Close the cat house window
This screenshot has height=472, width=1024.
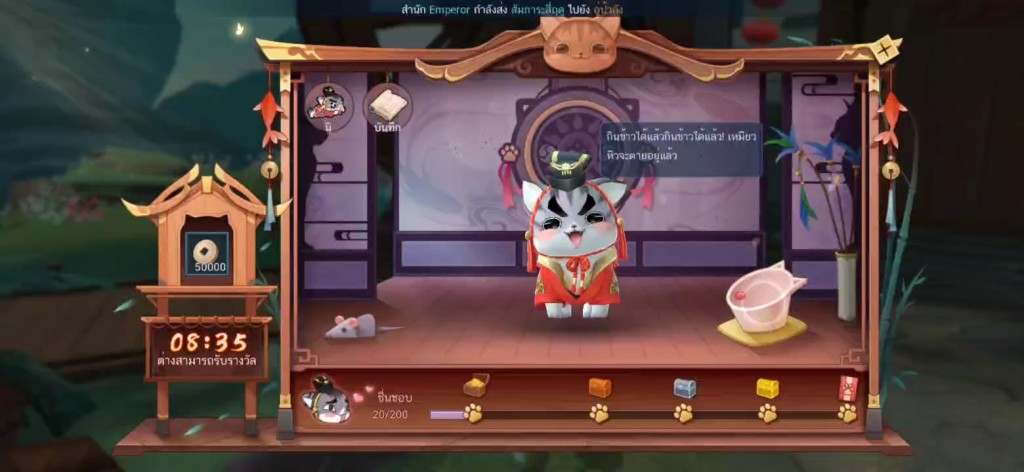[884, 49]
